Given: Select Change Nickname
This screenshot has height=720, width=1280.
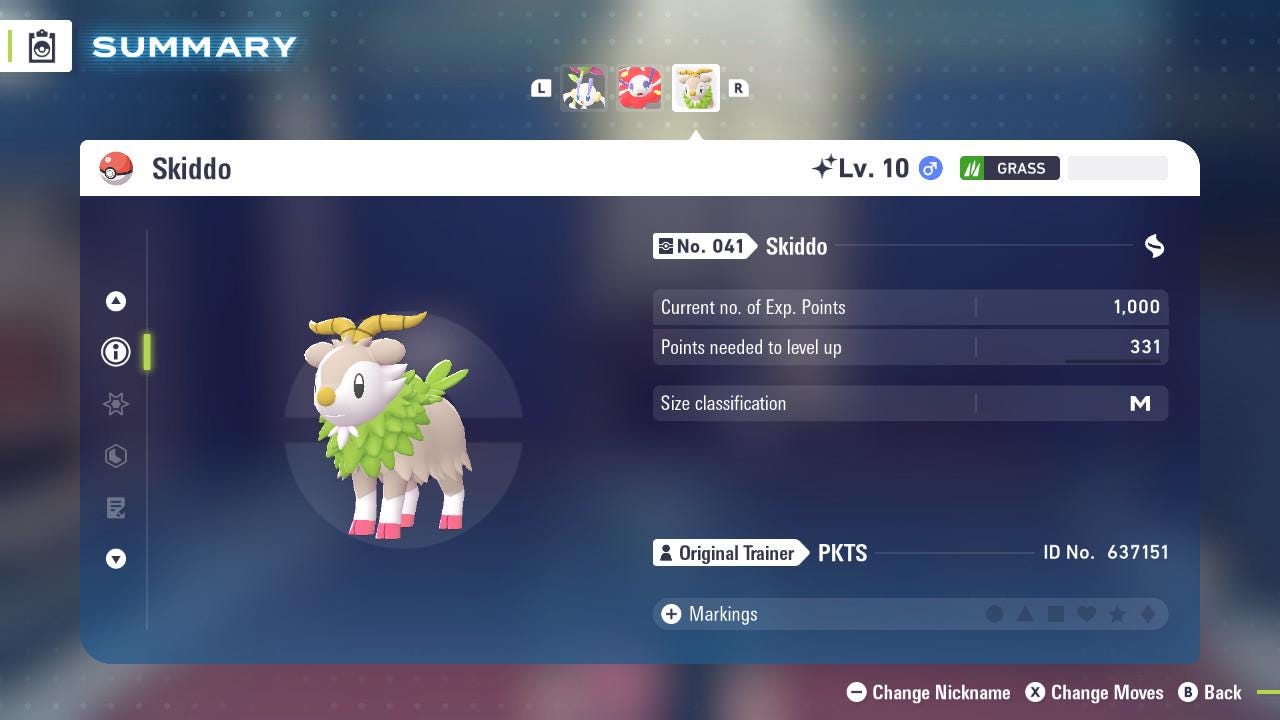Looking at the screenshot, I should 928,692.
